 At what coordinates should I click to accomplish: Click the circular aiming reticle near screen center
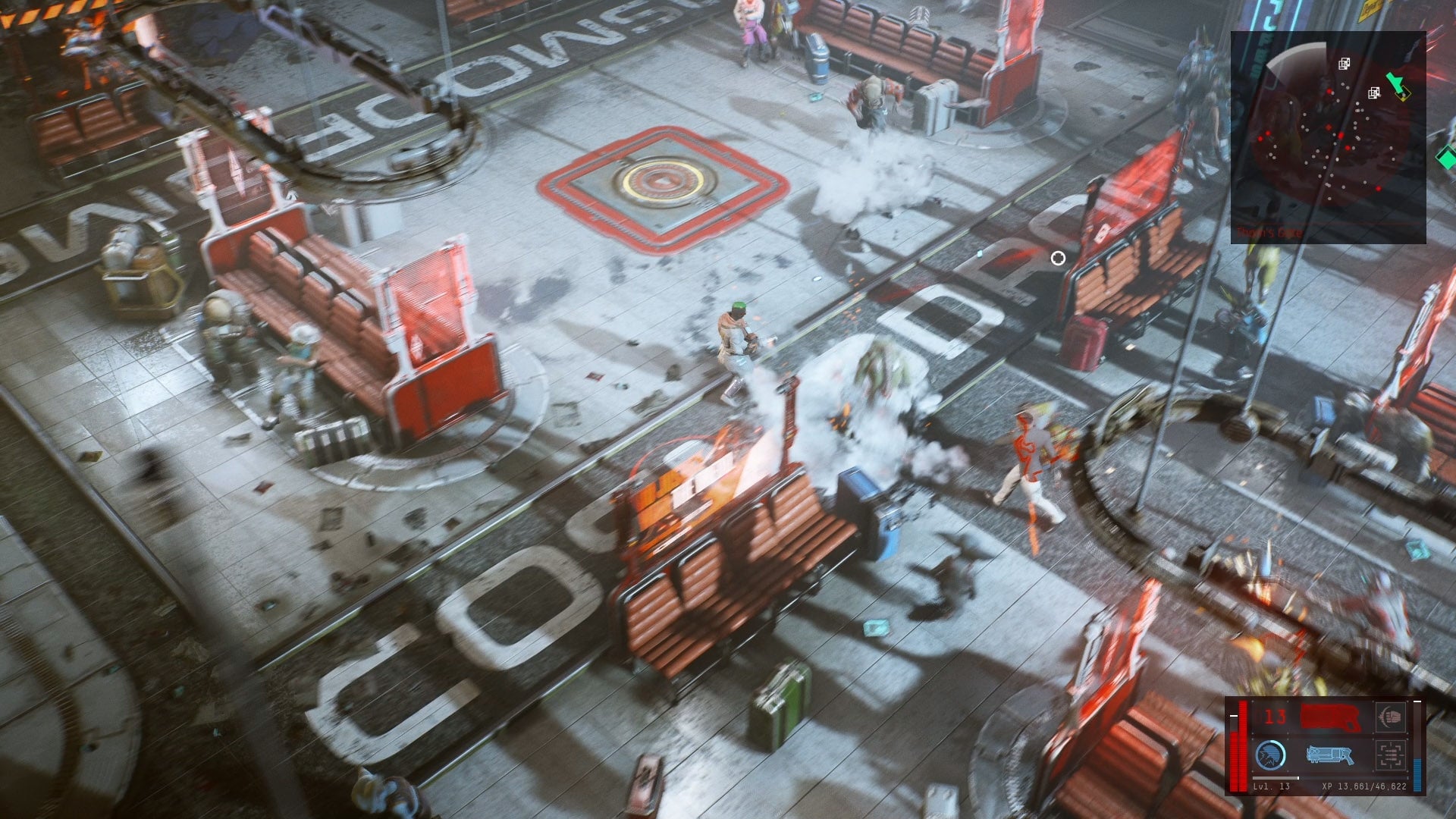click(1059, 259)
